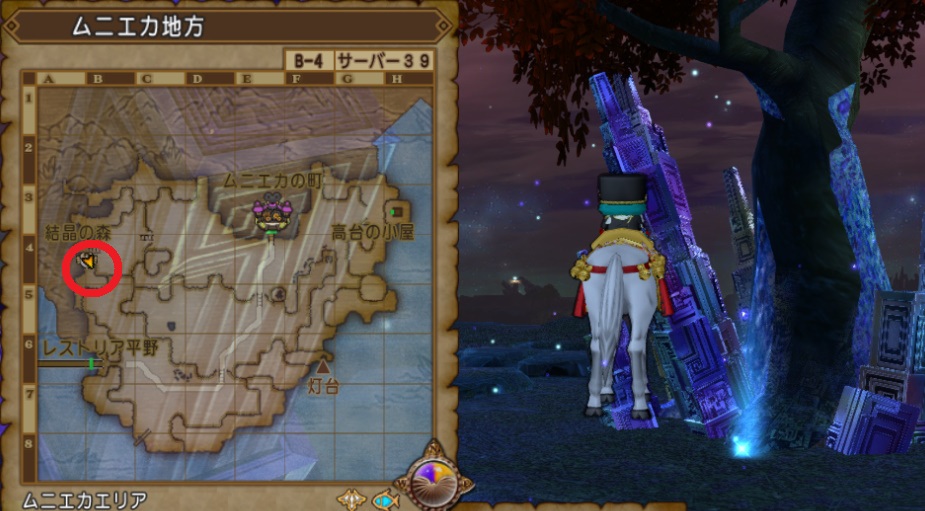Click the player arrow in the red circle

[89, 263]
